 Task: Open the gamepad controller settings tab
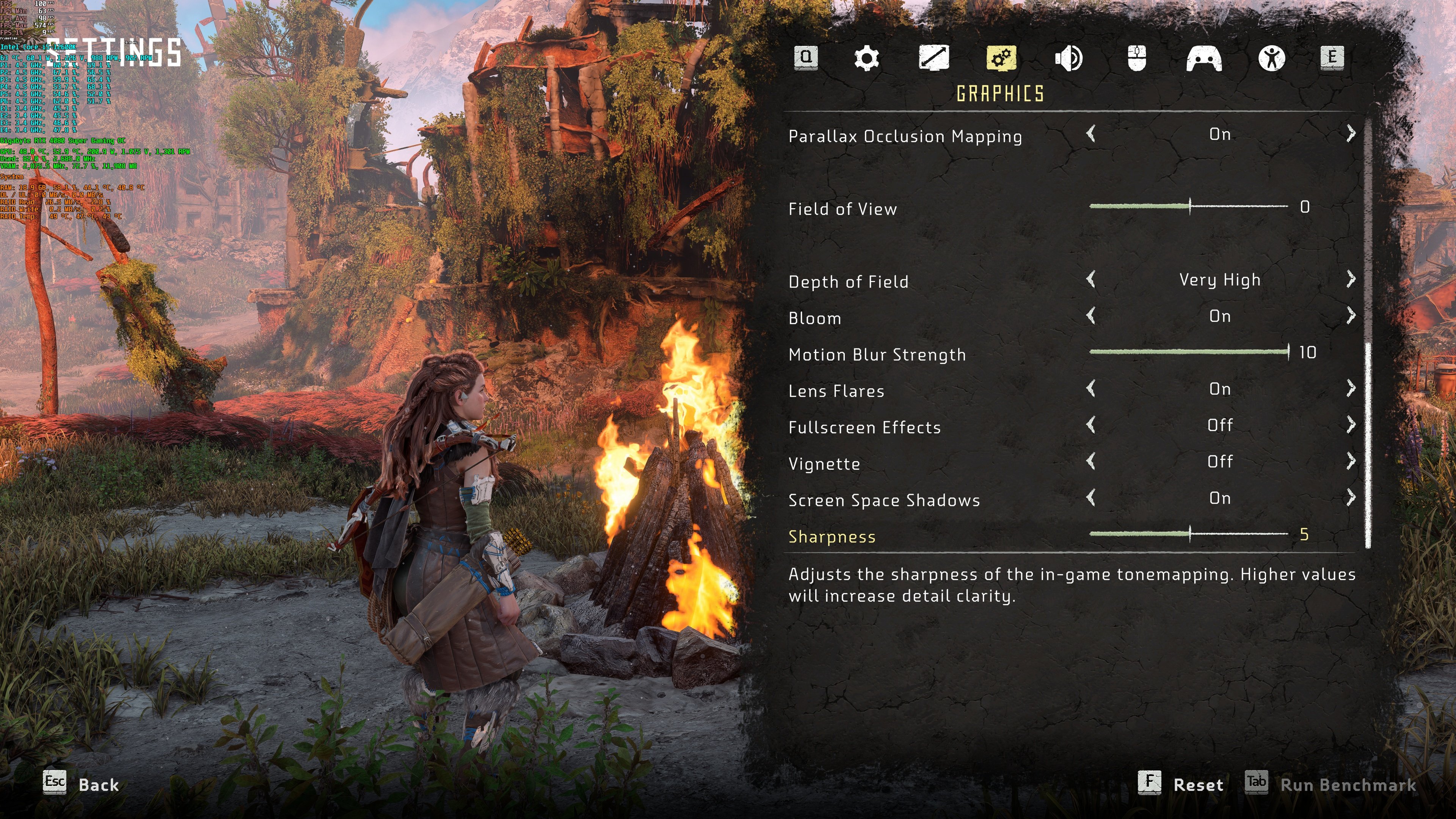tap(1204, 58)
